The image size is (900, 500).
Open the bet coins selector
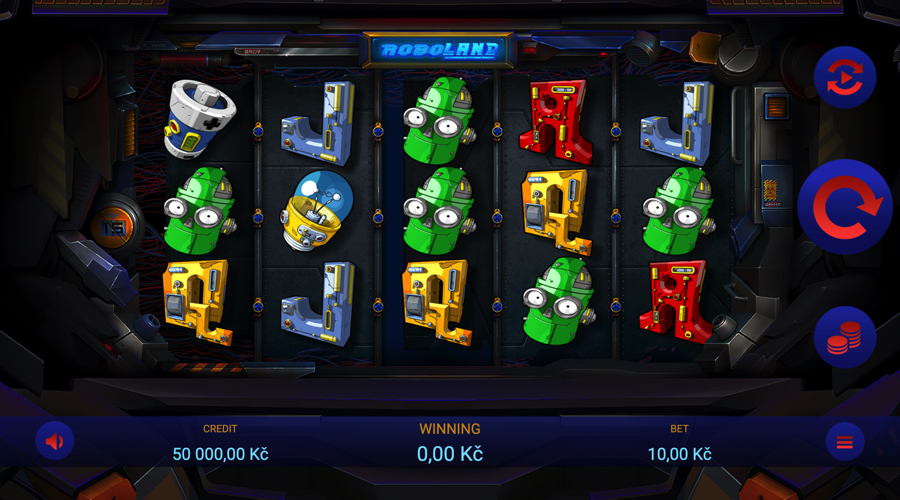coord(845,337)
